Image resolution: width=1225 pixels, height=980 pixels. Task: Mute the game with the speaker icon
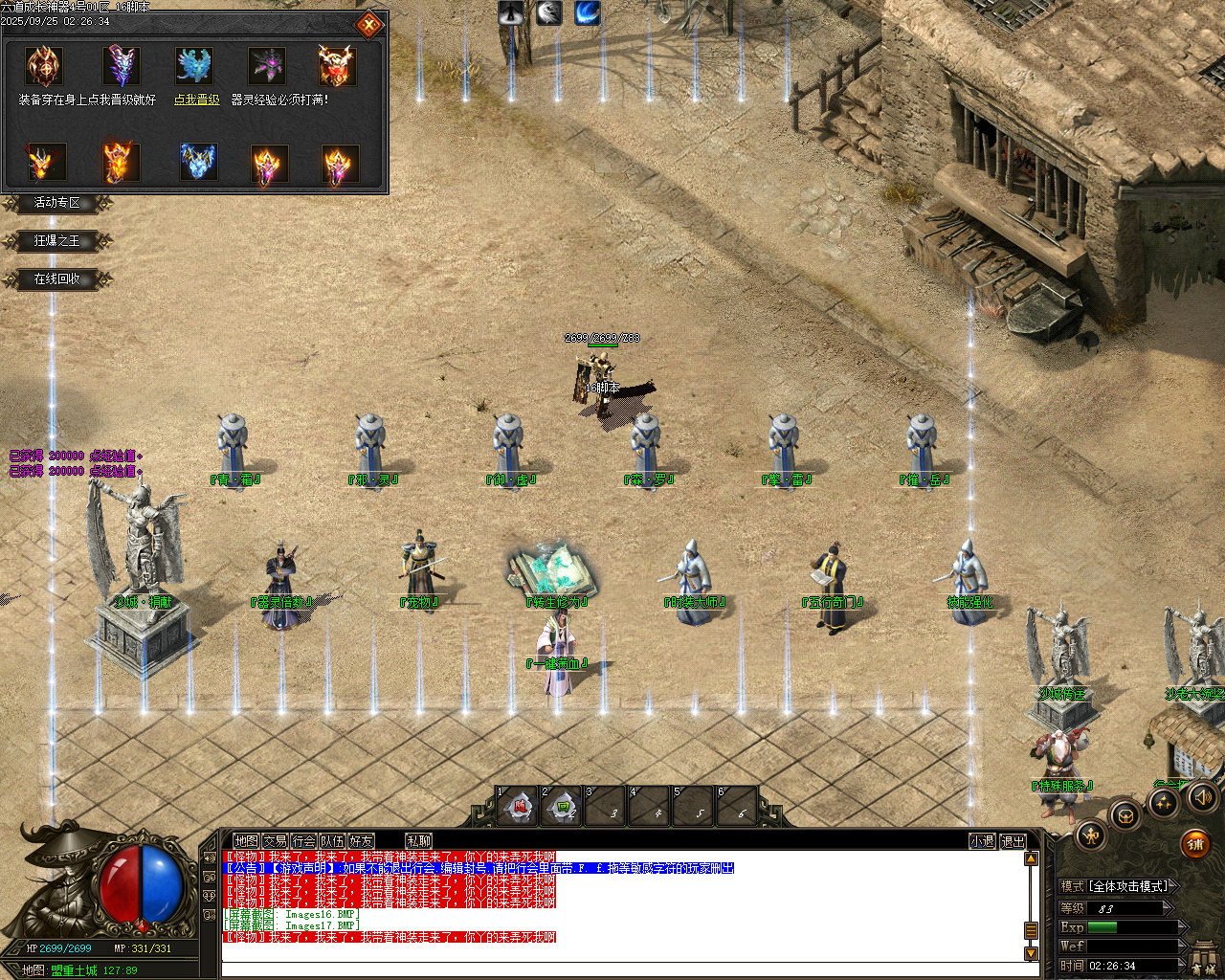[x=1204, y=797]
